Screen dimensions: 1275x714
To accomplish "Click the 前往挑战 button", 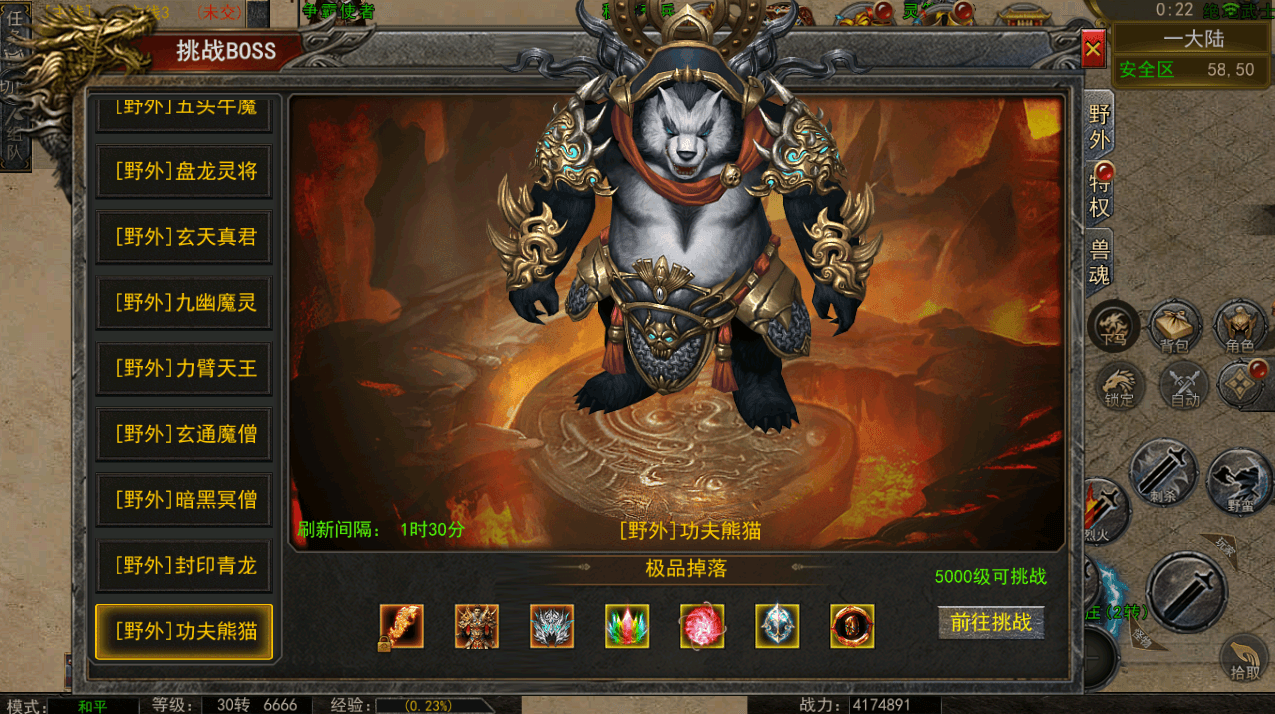I will (990, 622).
